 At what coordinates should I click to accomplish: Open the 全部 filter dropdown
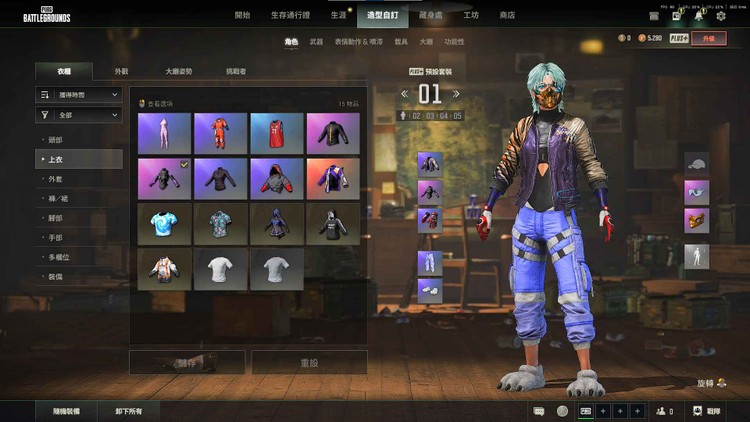[78, 115]
